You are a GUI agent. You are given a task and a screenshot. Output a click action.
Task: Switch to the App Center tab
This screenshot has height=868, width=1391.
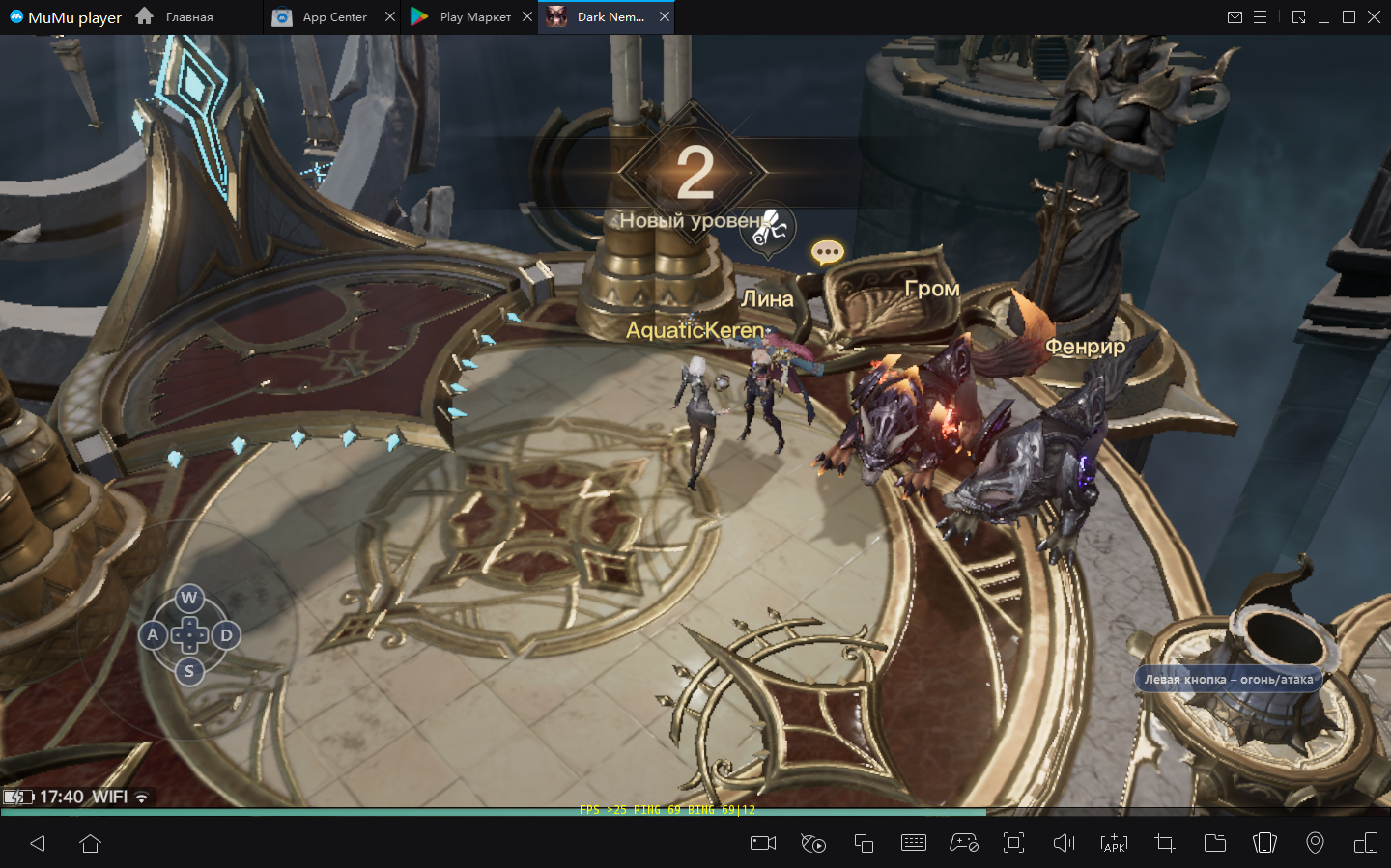click(x=323, y=17)
